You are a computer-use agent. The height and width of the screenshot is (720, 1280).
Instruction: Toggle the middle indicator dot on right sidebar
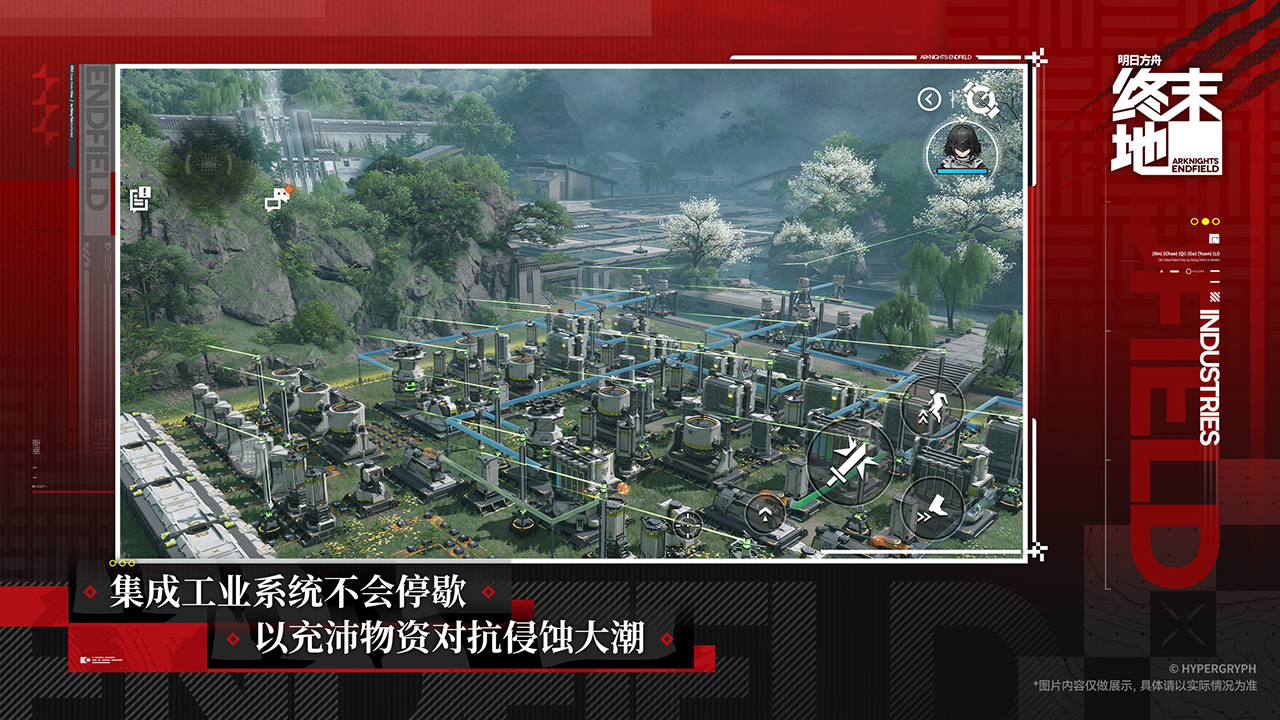click(1205, 221)
